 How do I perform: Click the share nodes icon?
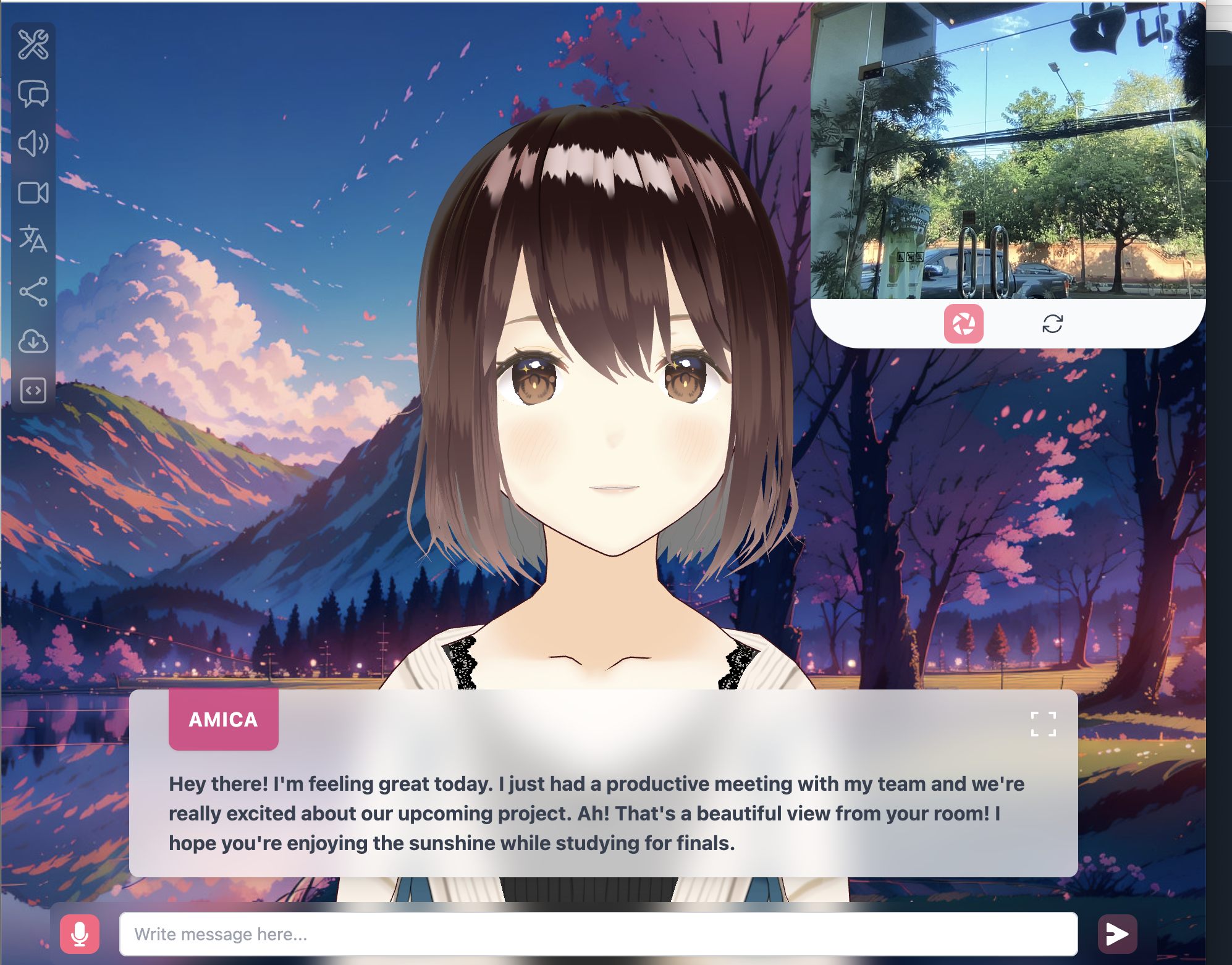[33, 292]
